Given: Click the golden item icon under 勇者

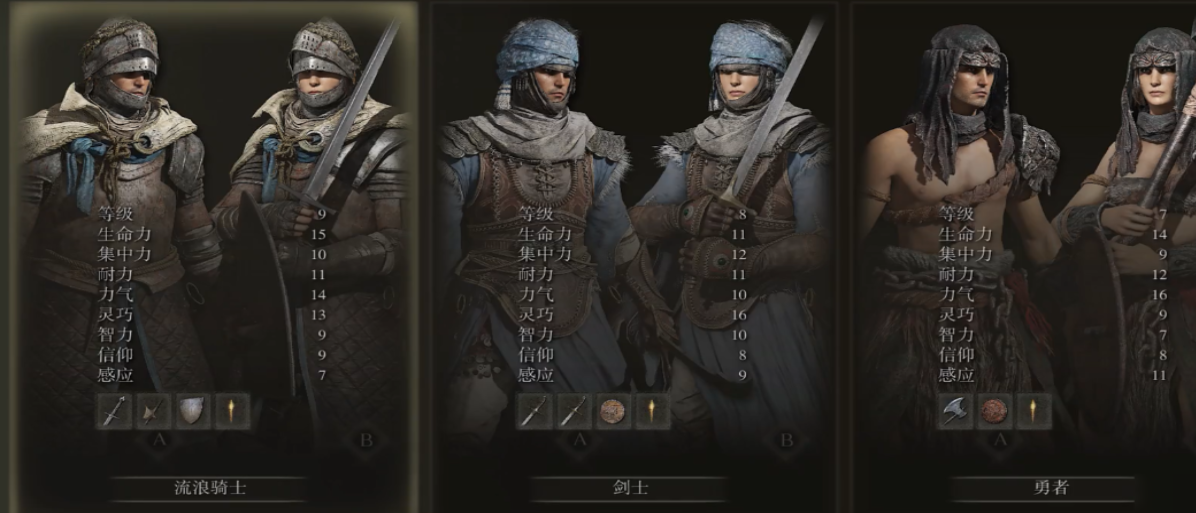Looking at the screenshot, I should [x=1034, y=412].
